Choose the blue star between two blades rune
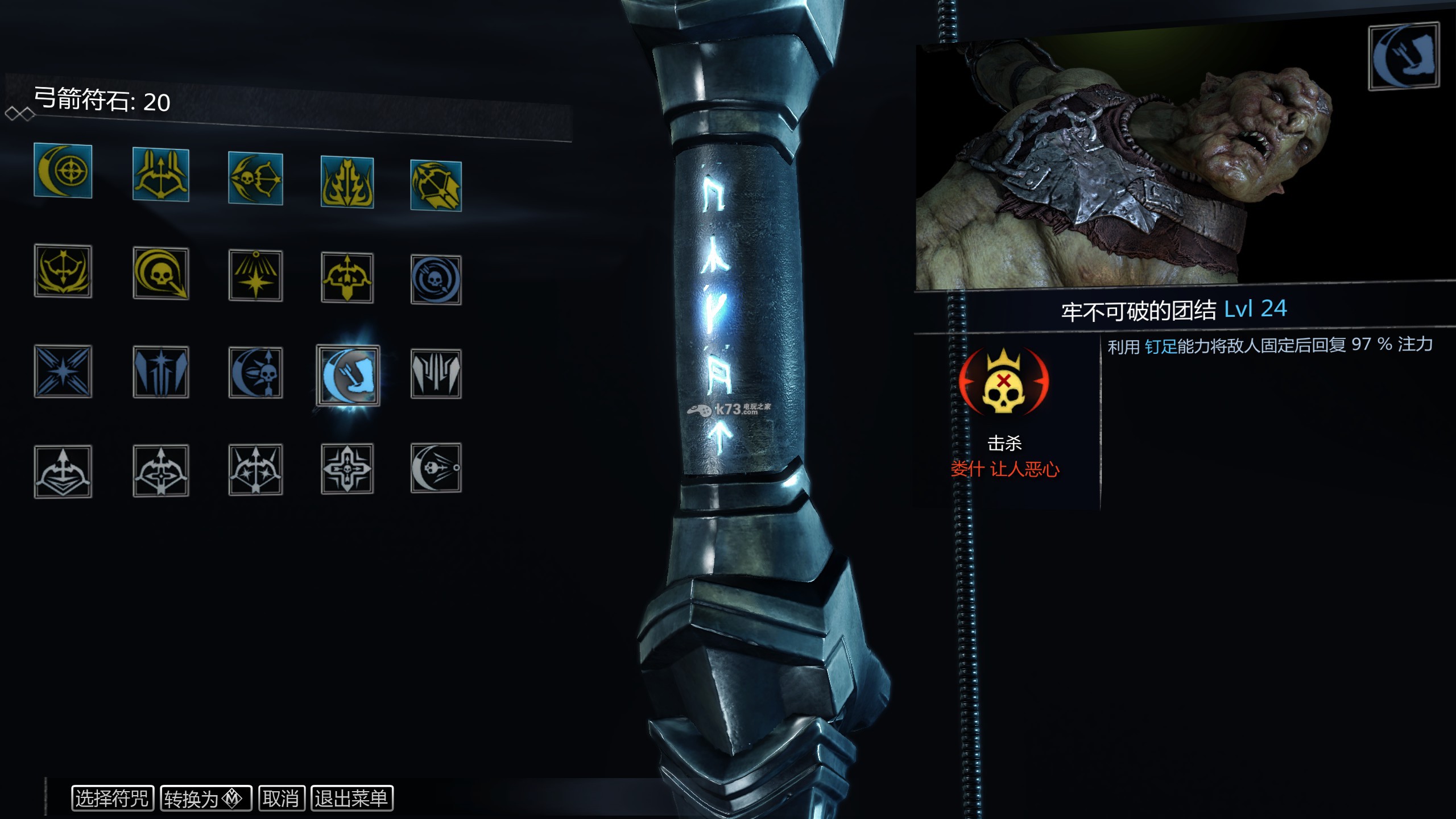 pyautogui.click(x=161, y=372)
